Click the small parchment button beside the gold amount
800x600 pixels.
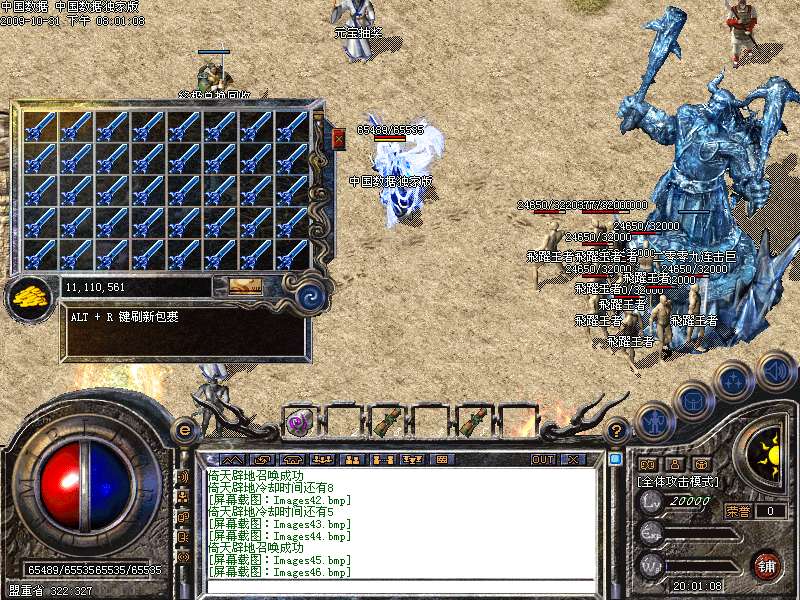click(x=245, y=286)
